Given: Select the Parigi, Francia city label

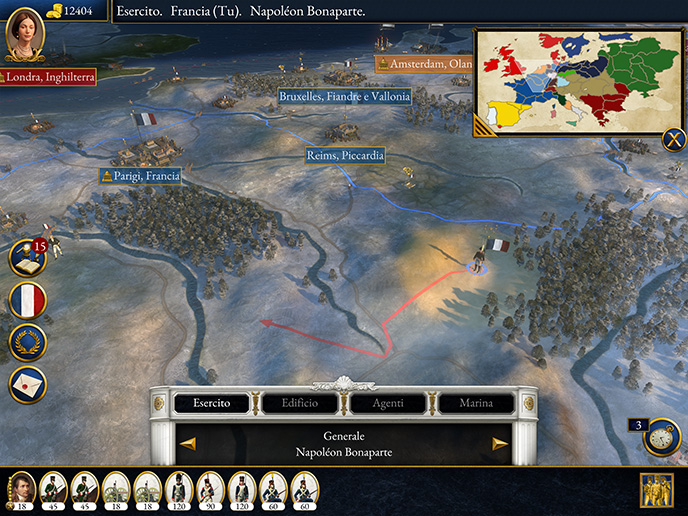Looking at the screenshot, I should click(x=141, y=176).
